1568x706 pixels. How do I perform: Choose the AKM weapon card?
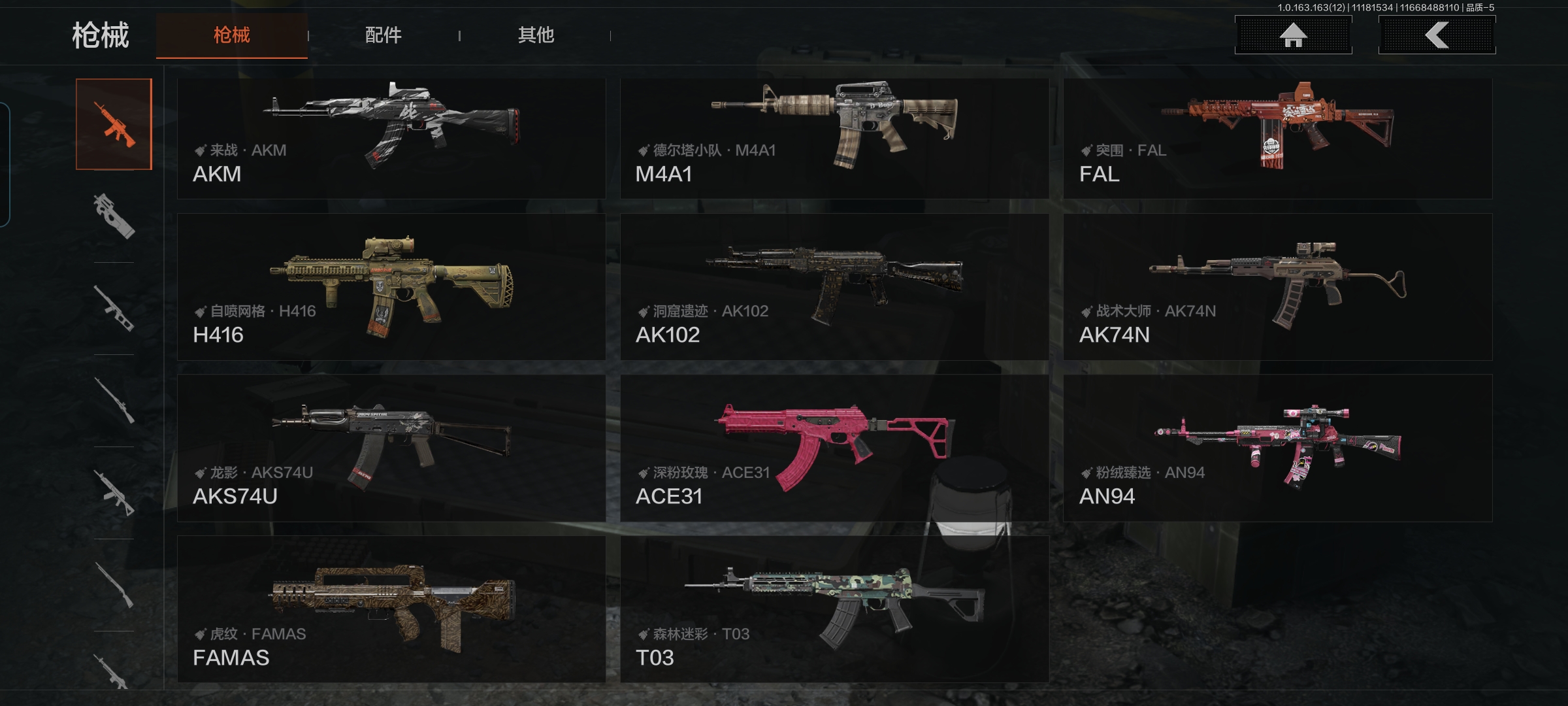click(x=391, y=139)
